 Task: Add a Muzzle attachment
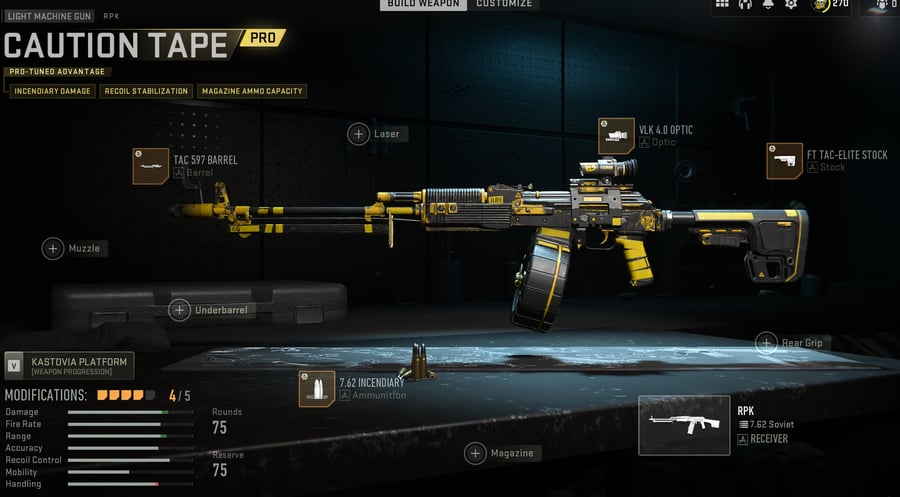53,248
